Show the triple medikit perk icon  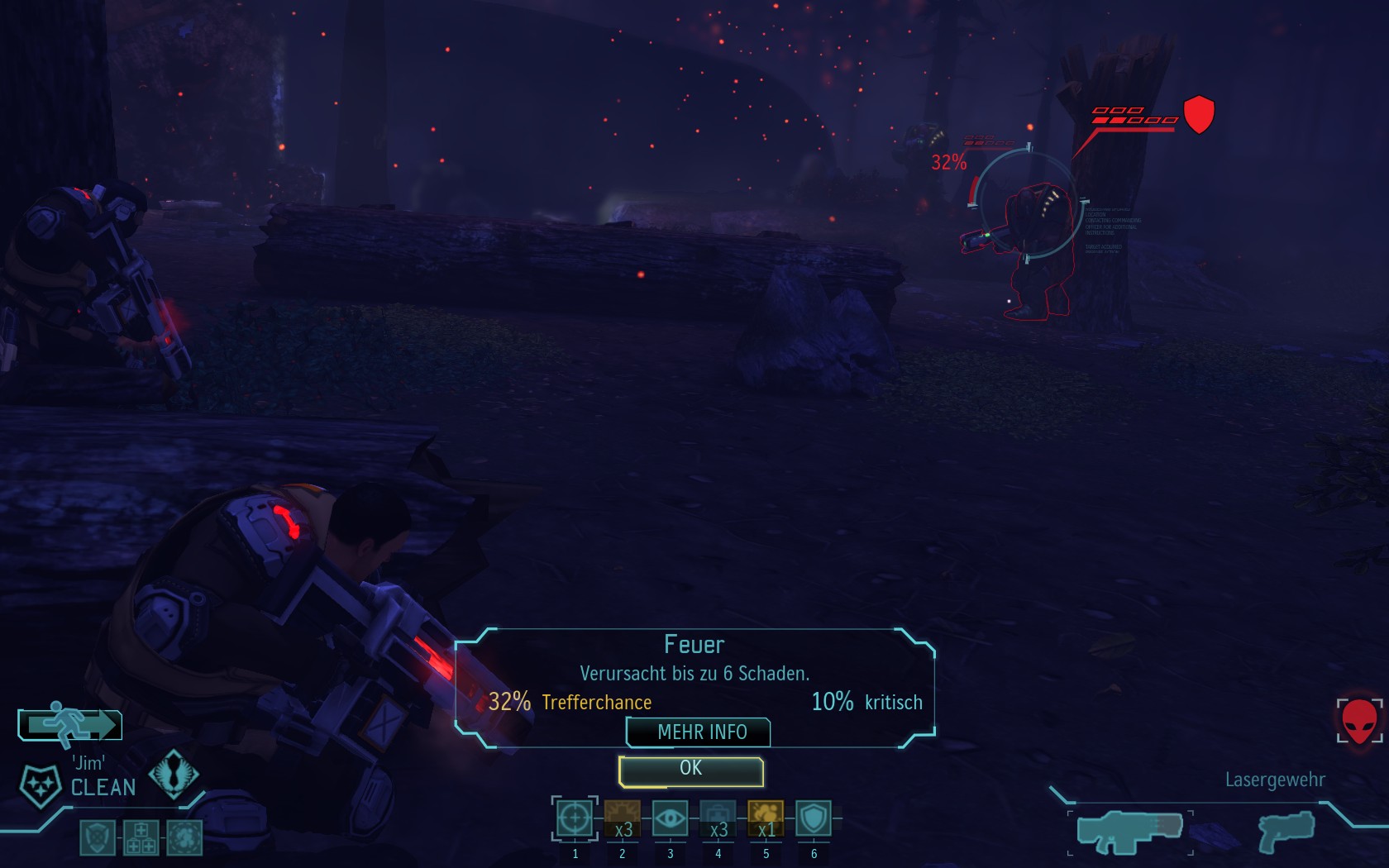(141, 837)
